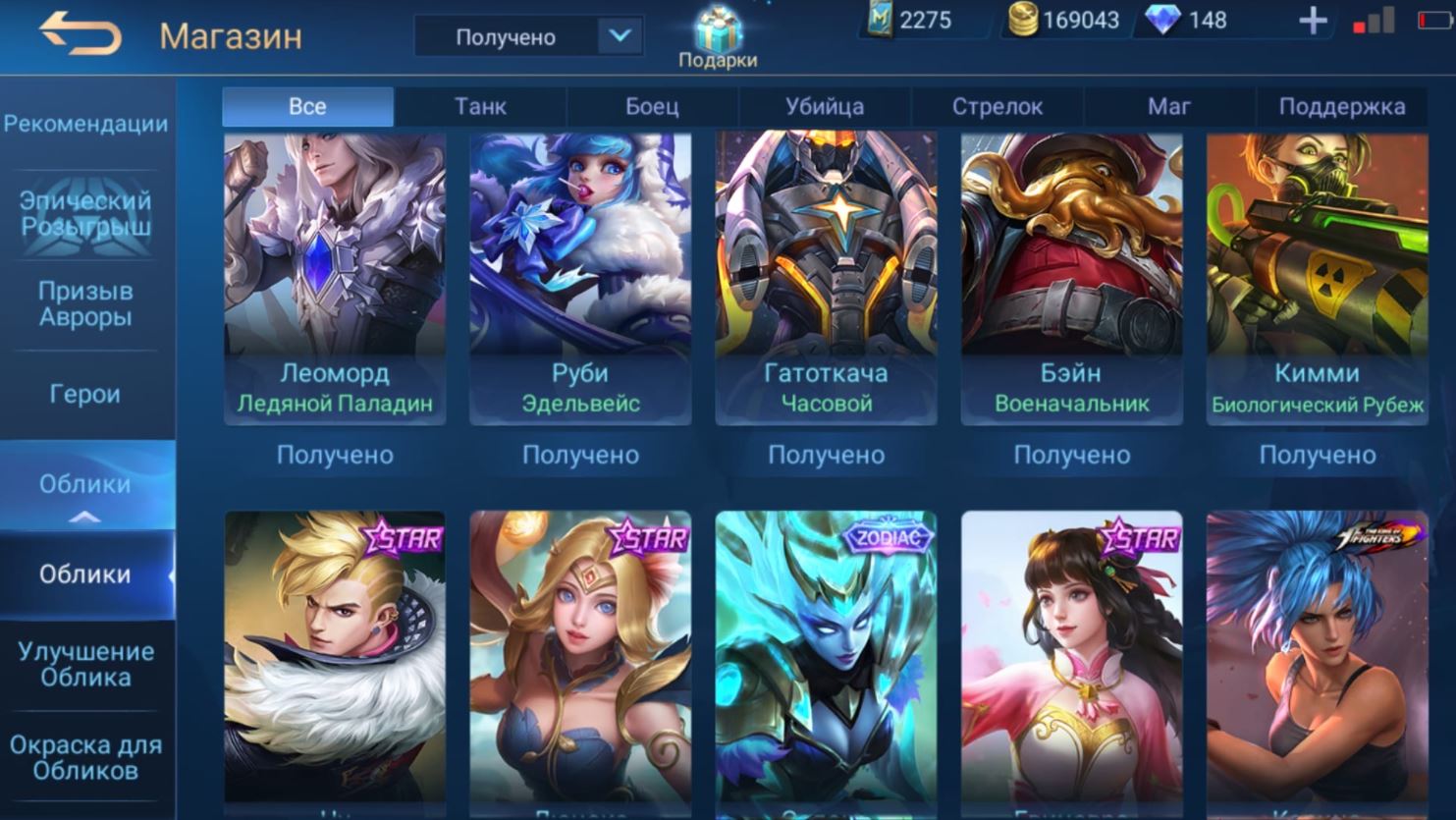Select the Все tab
The height and width of the screenshot is (820, 1456).
click(307, 106)
